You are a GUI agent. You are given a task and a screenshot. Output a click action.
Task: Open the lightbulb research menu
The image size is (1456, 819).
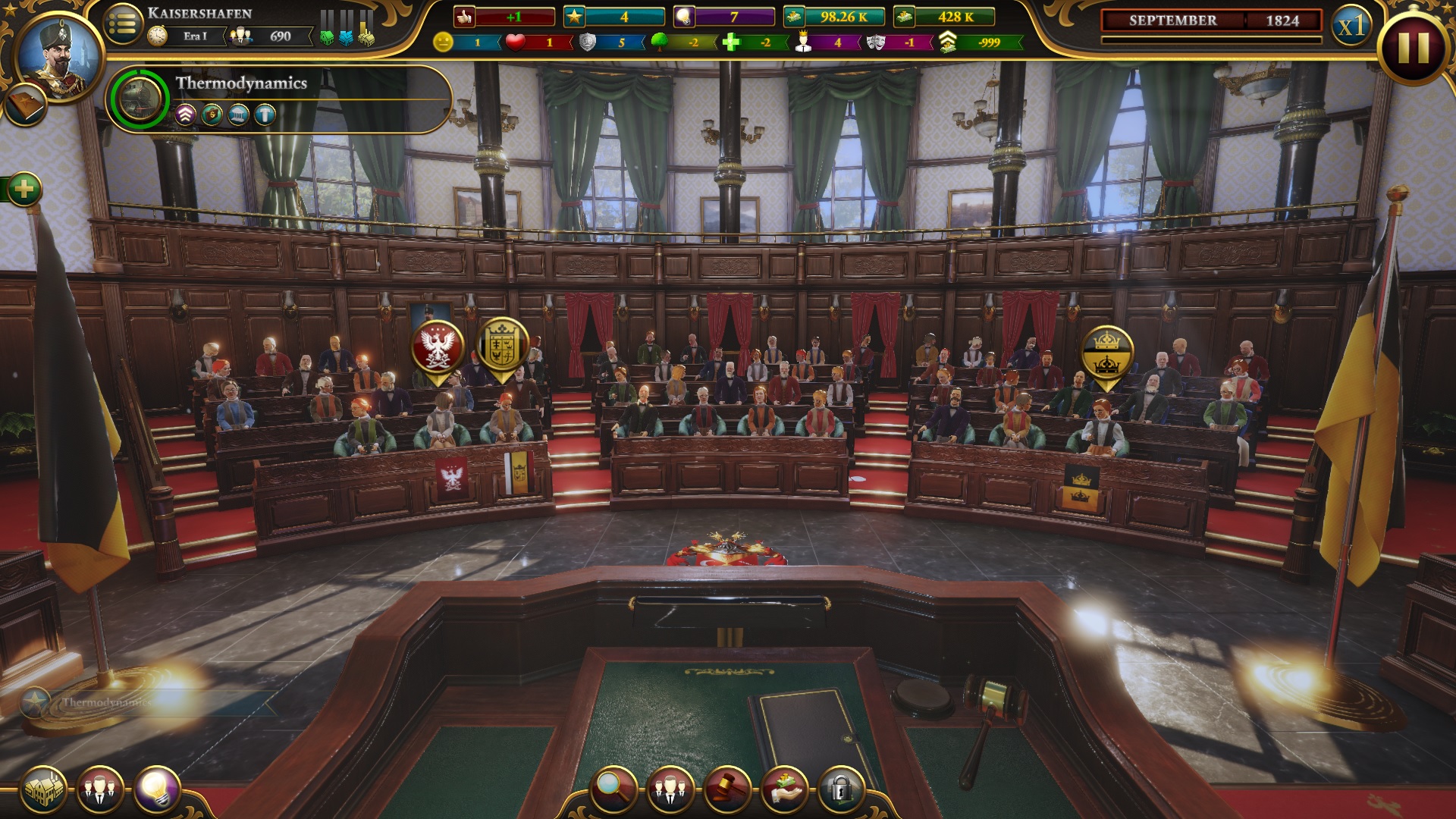coord(157,789)
